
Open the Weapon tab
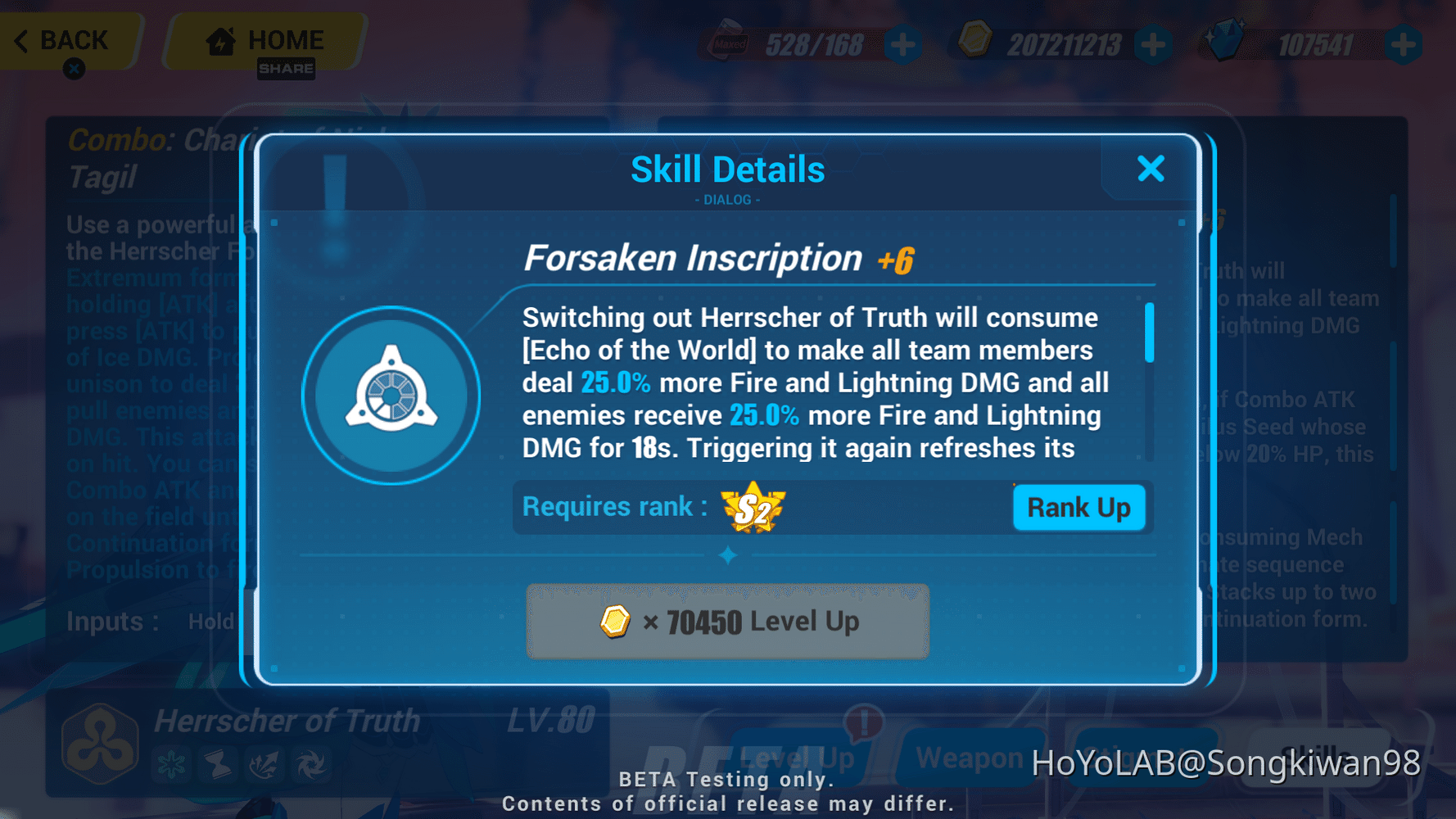click(970, 758)
